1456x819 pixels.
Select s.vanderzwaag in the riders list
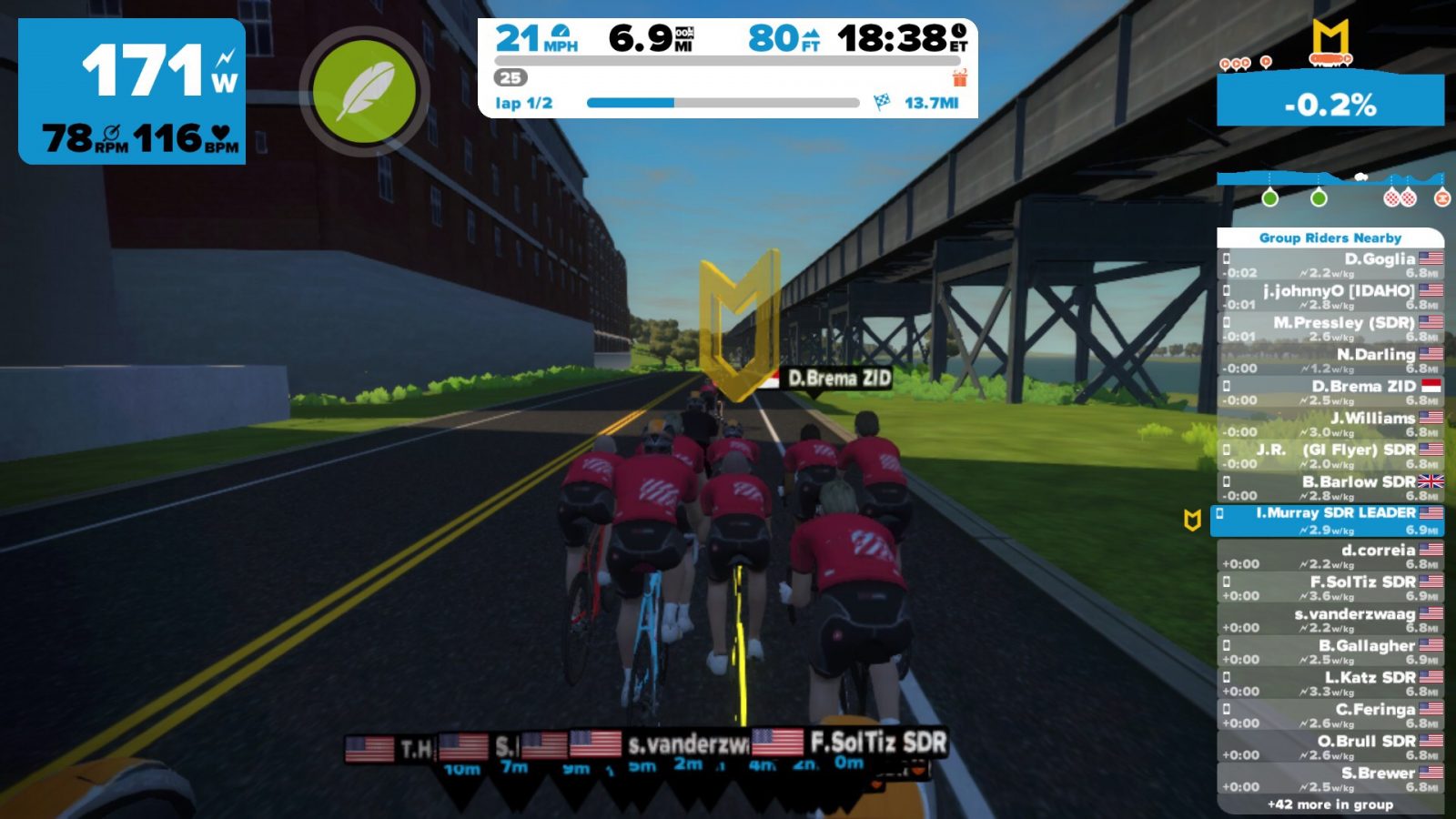pos(1330,620)
